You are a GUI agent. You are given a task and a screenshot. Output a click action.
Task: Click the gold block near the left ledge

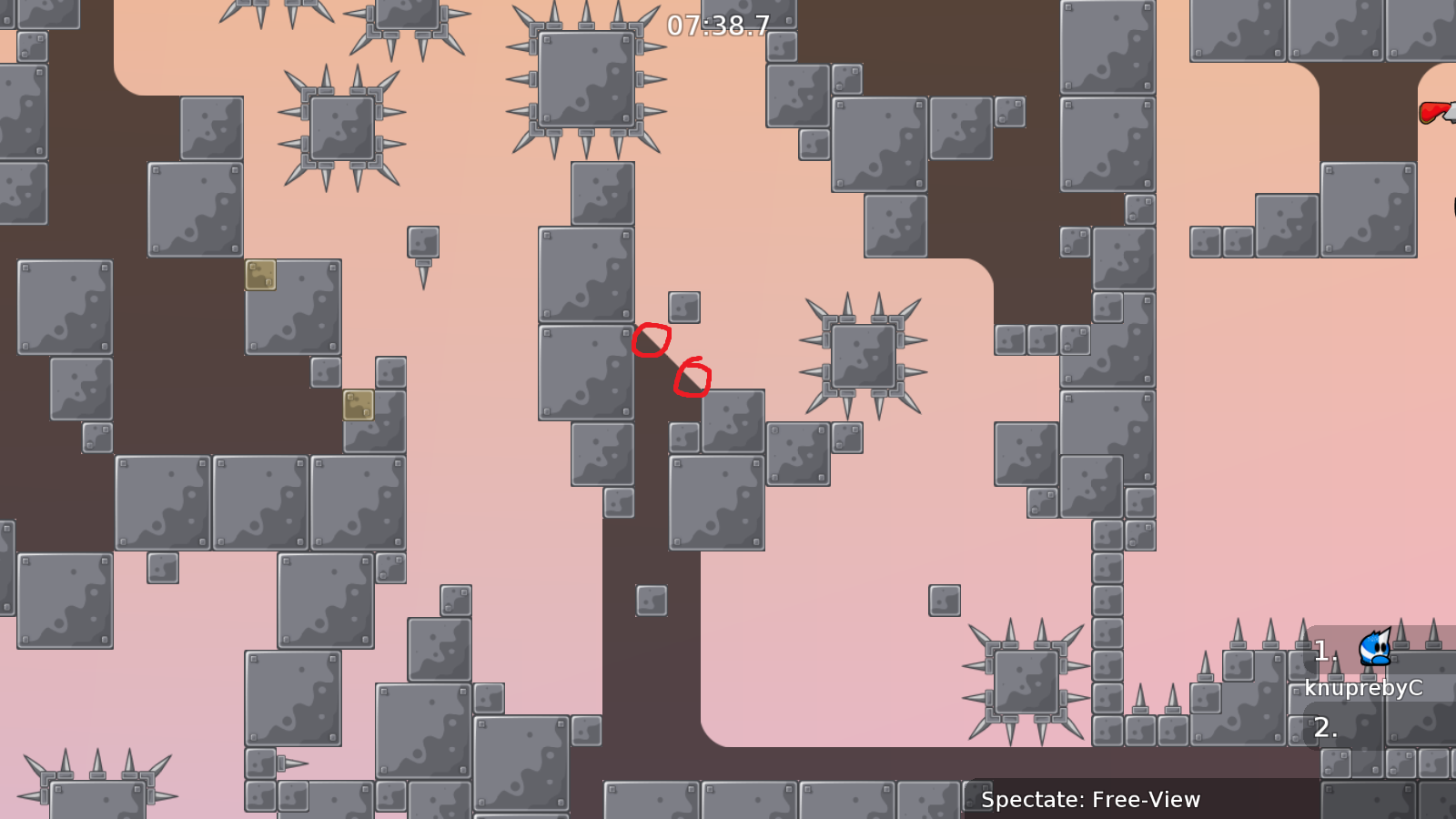click(x=261, y=275)
